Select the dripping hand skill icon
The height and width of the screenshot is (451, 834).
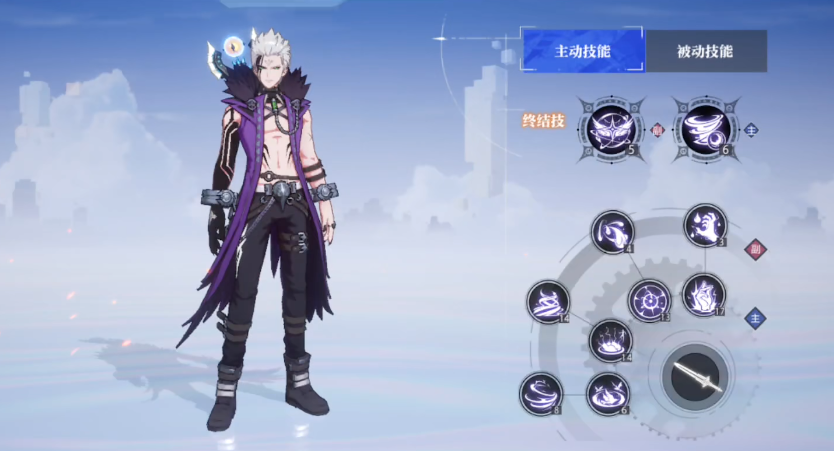click(x=705, y=225)
